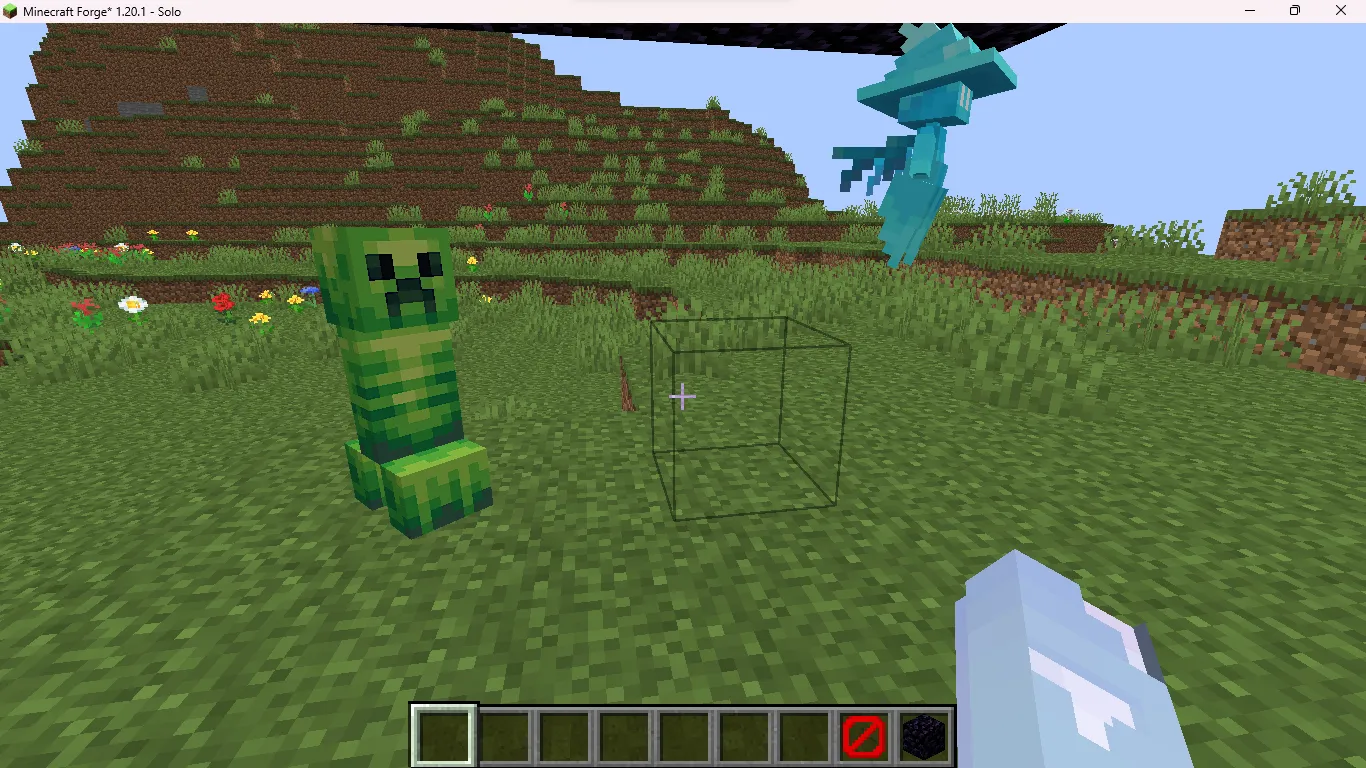Click the crosshair in the screen center
The image size is (1366, 768).
click(x=683, y=396)
